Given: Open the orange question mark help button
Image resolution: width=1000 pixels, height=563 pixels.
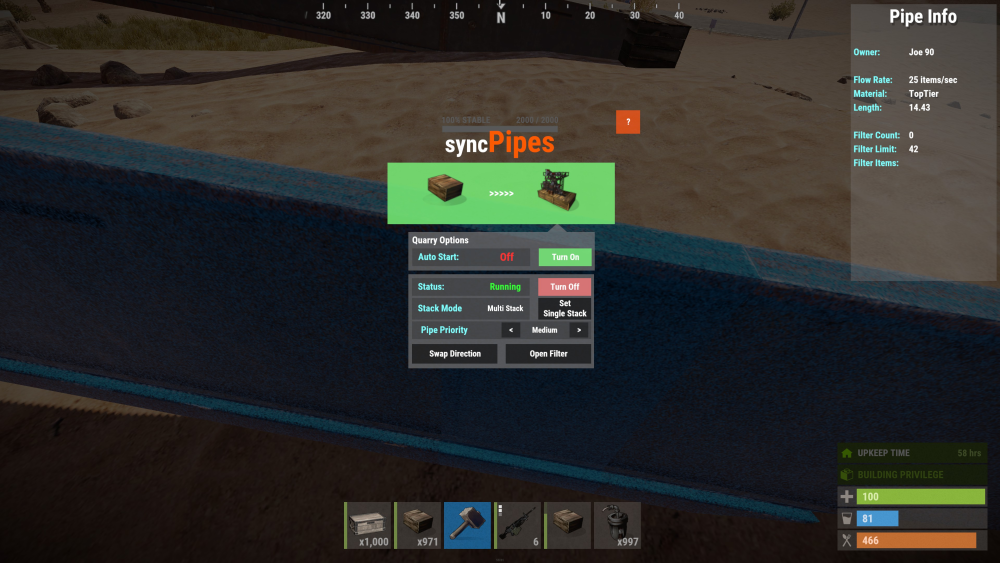Looking at the screenshot, I should [627, 122].
